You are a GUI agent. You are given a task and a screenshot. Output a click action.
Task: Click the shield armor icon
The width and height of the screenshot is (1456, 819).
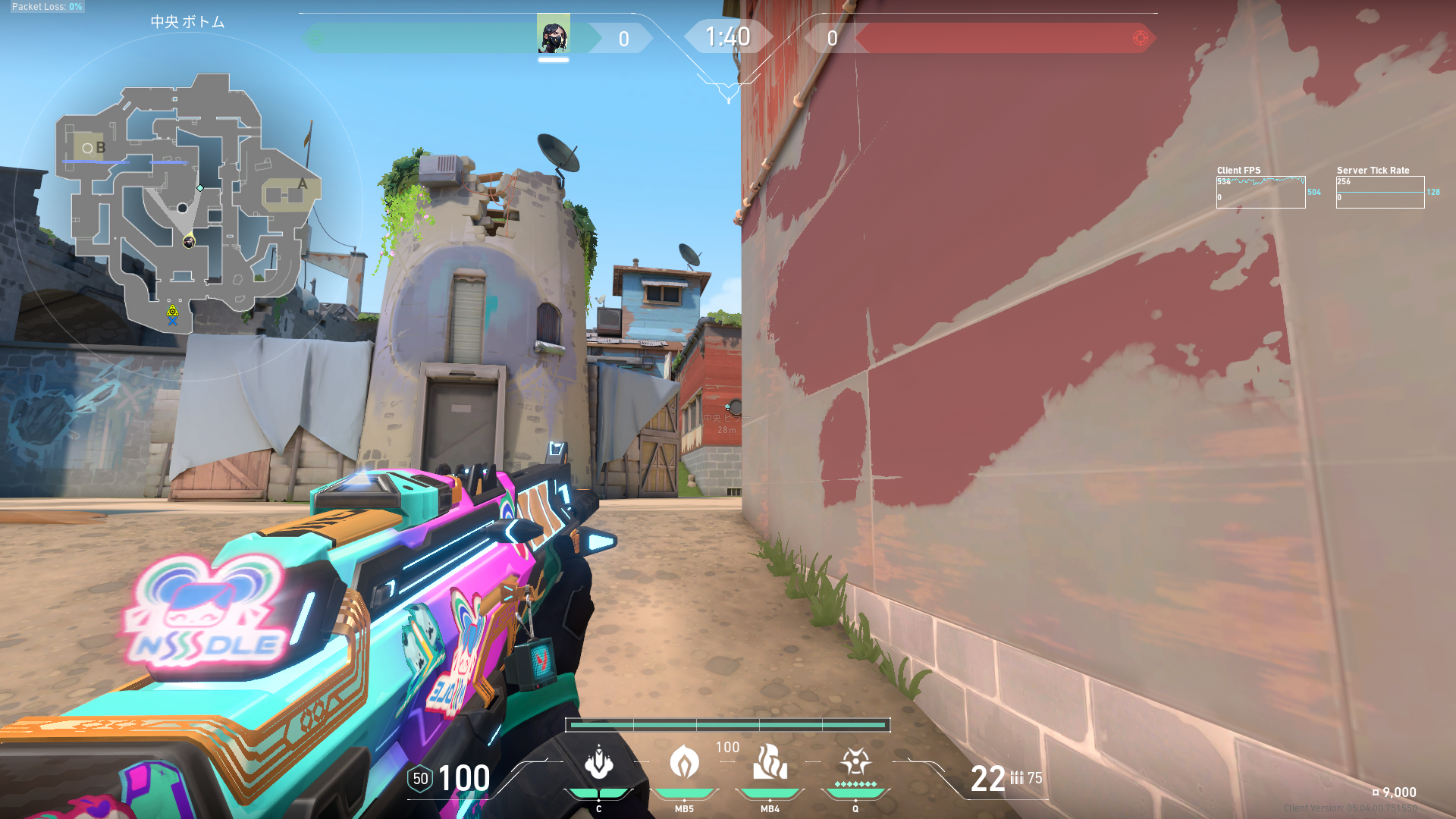(x=420, y=779)
